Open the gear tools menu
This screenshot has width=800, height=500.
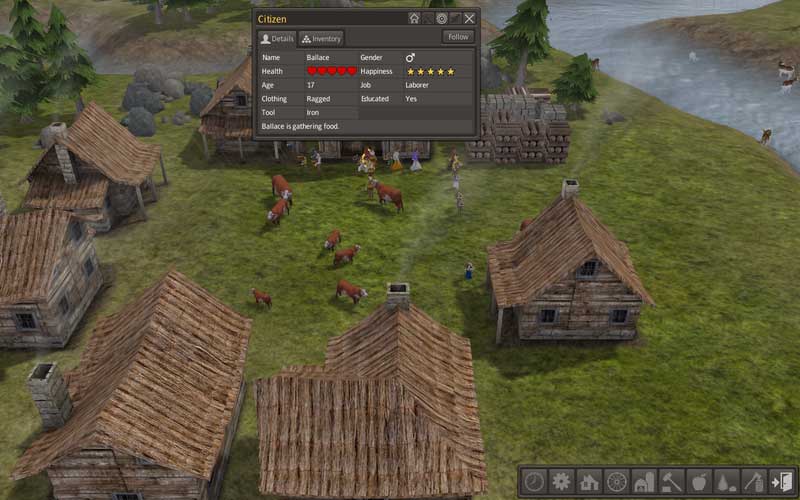pyautogui.click(x=561, y=481)
